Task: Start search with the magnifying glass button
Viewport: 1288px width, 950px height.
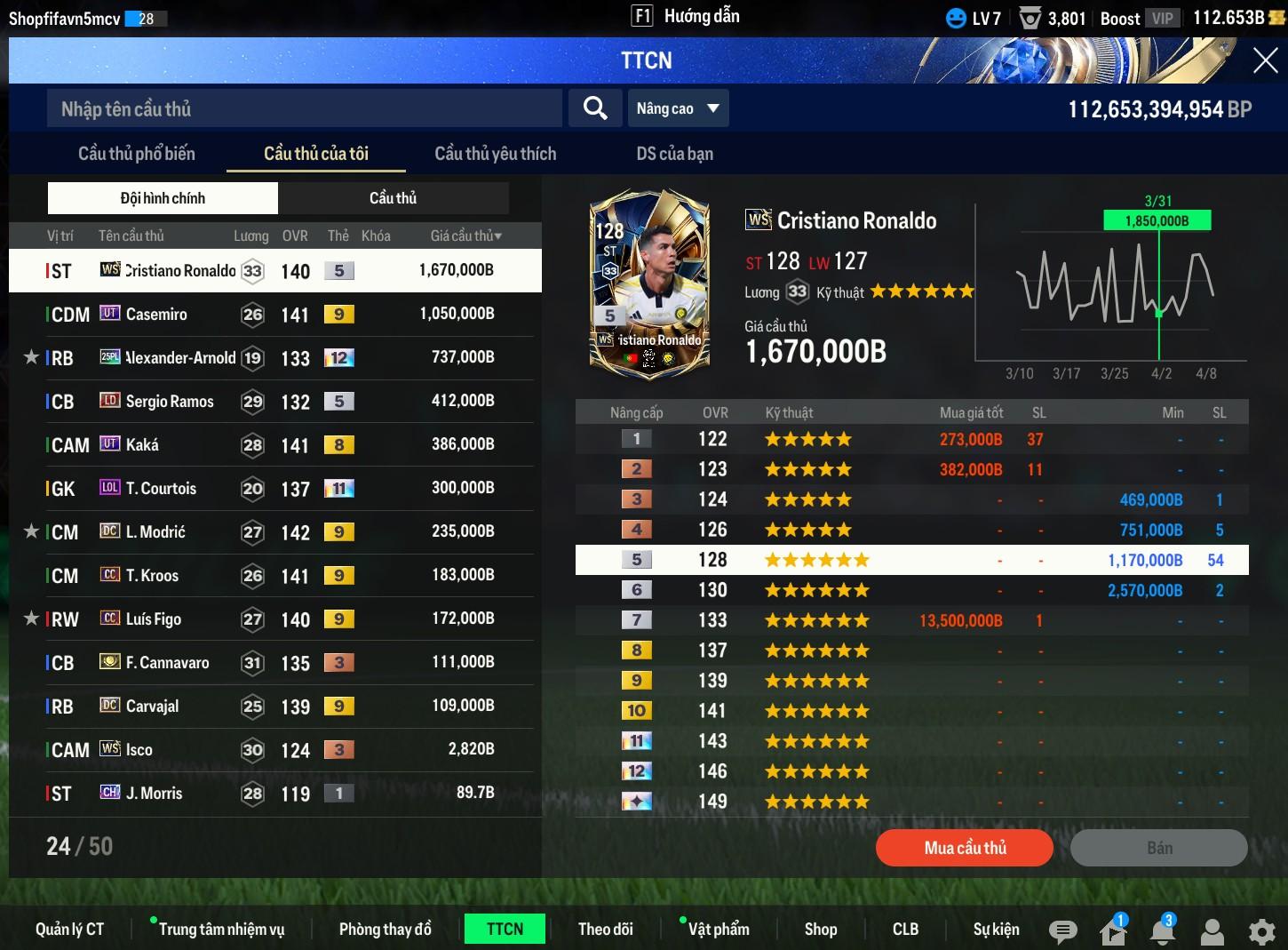Action: pos(594,108)
